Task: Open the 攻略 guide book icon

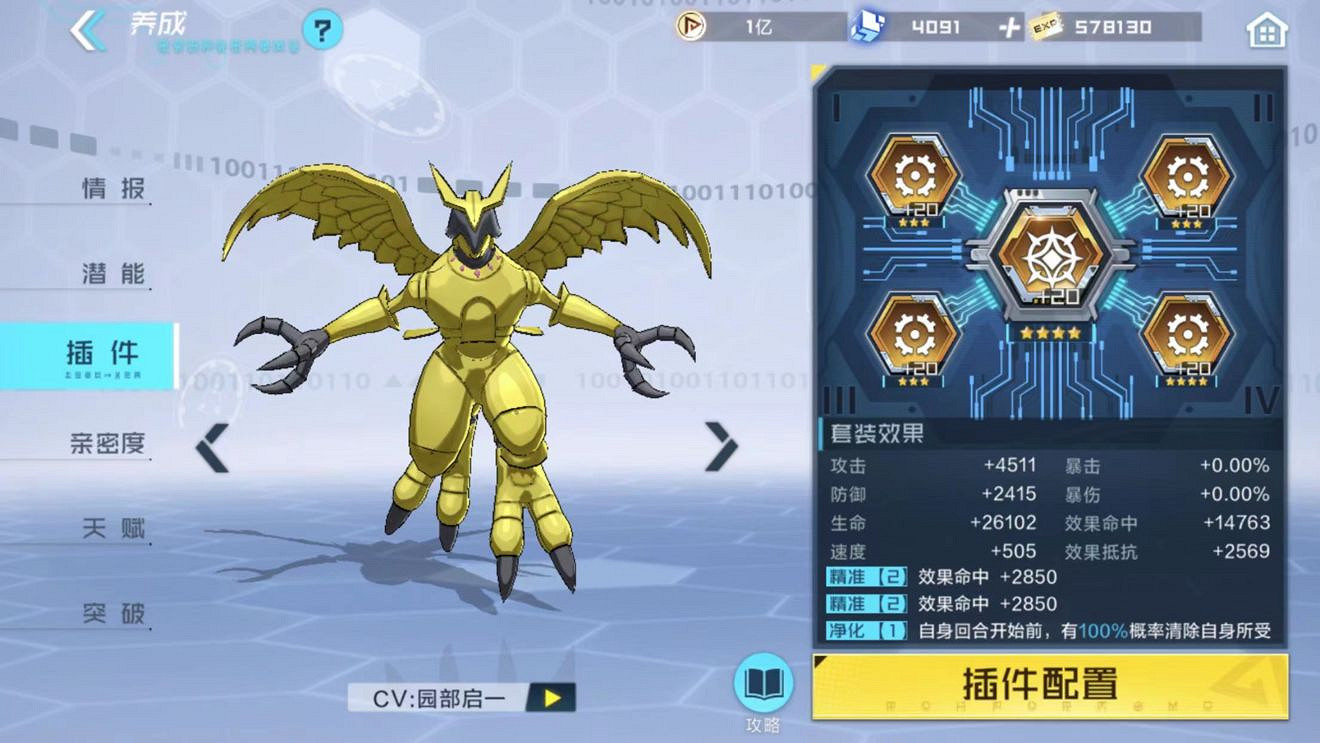Action: click(x=763, y=685)
